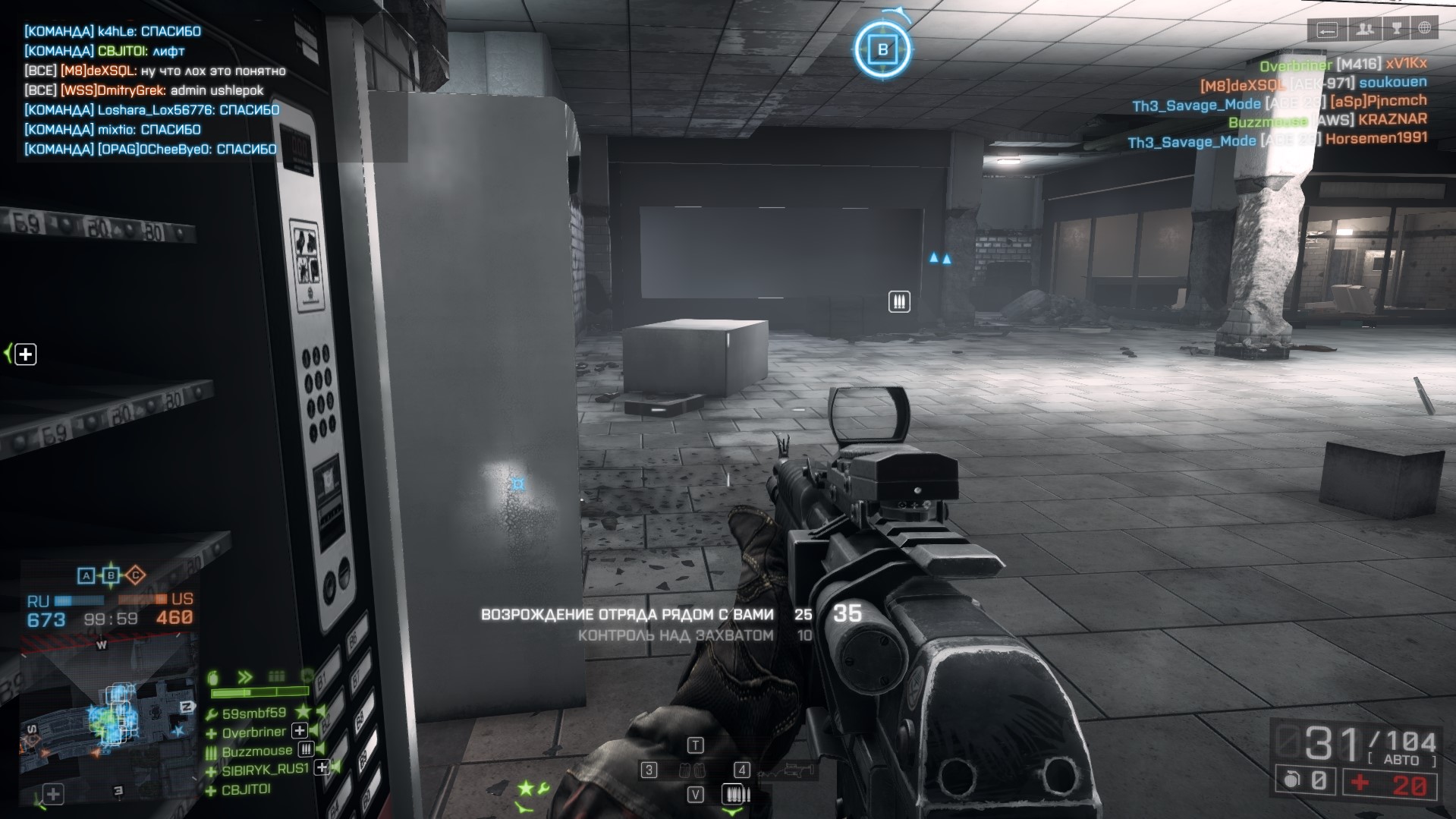Click the back arrow icon in top-right bar

point(1327,30)
